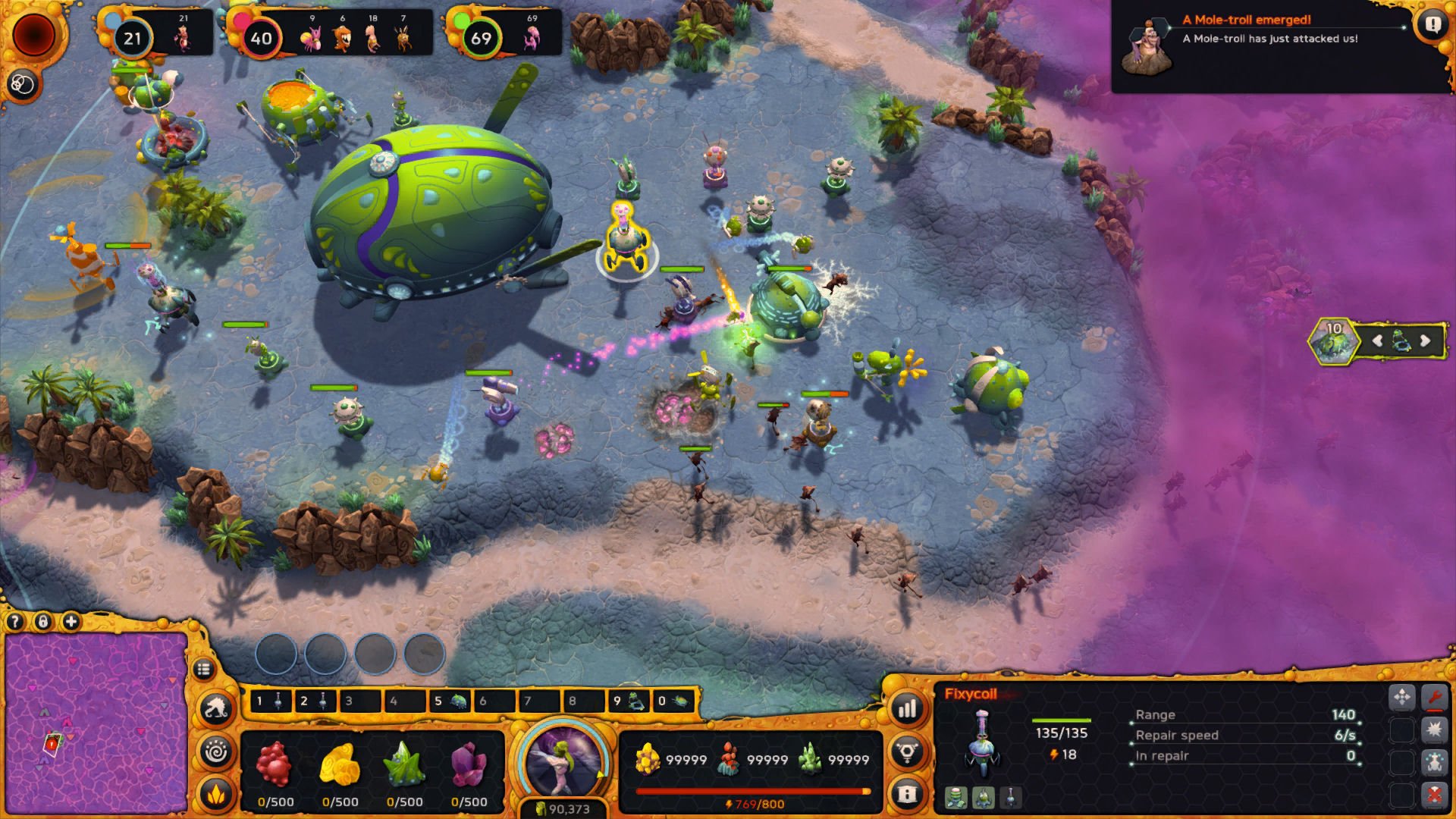Toggle the padlock button above the minimap
The width and height of the screenshot is (1456, 819).
point(42,622)
